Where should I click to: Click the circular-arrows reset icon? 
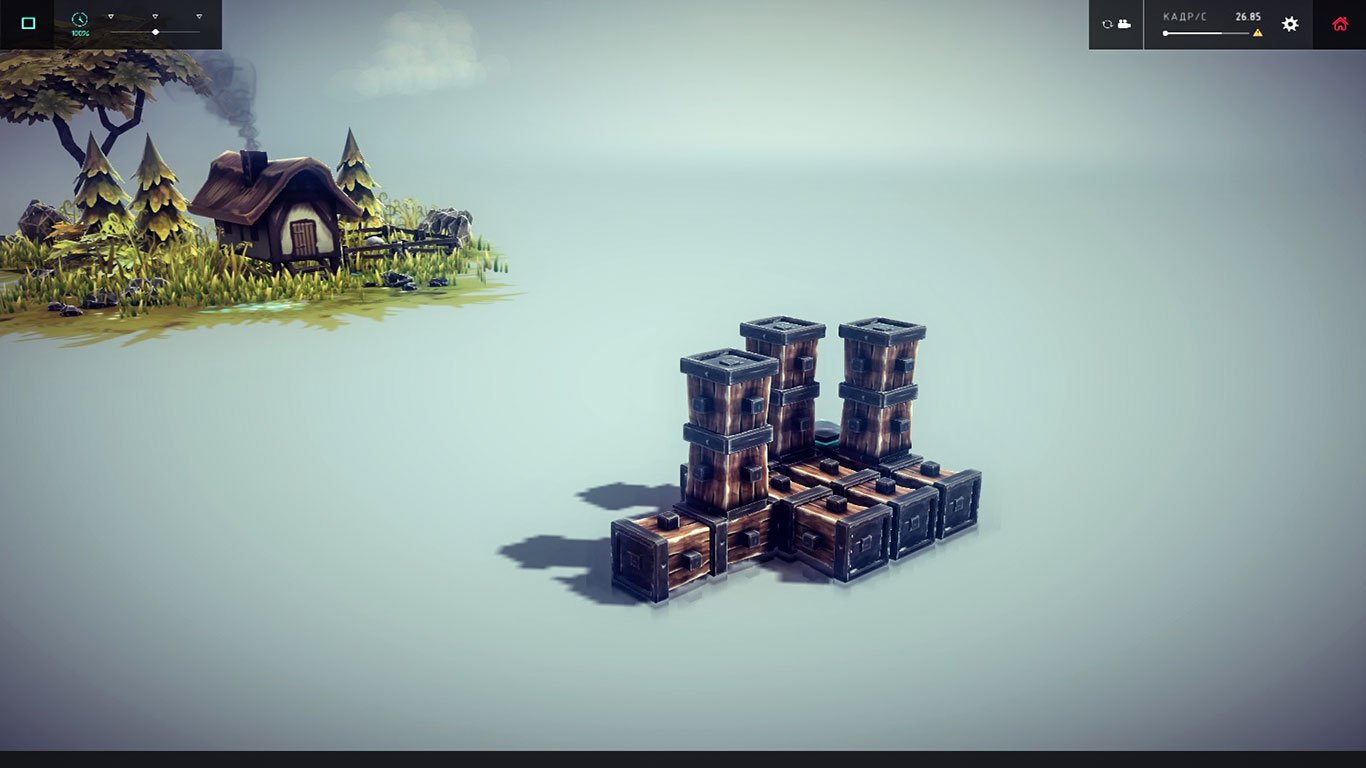tap(1108, 24)
